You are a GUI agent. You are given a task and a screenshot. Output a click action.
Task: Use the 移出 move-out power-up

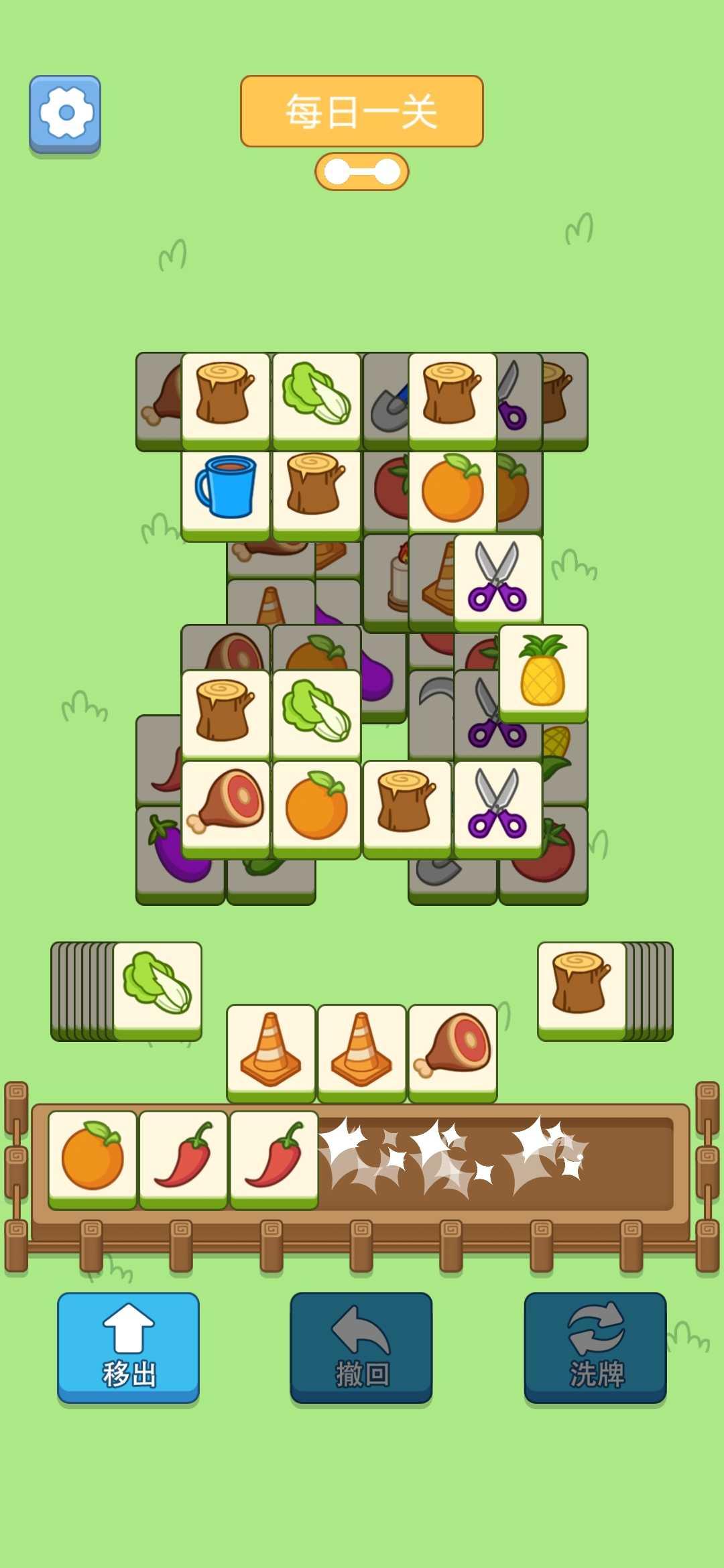(128, 1346)
